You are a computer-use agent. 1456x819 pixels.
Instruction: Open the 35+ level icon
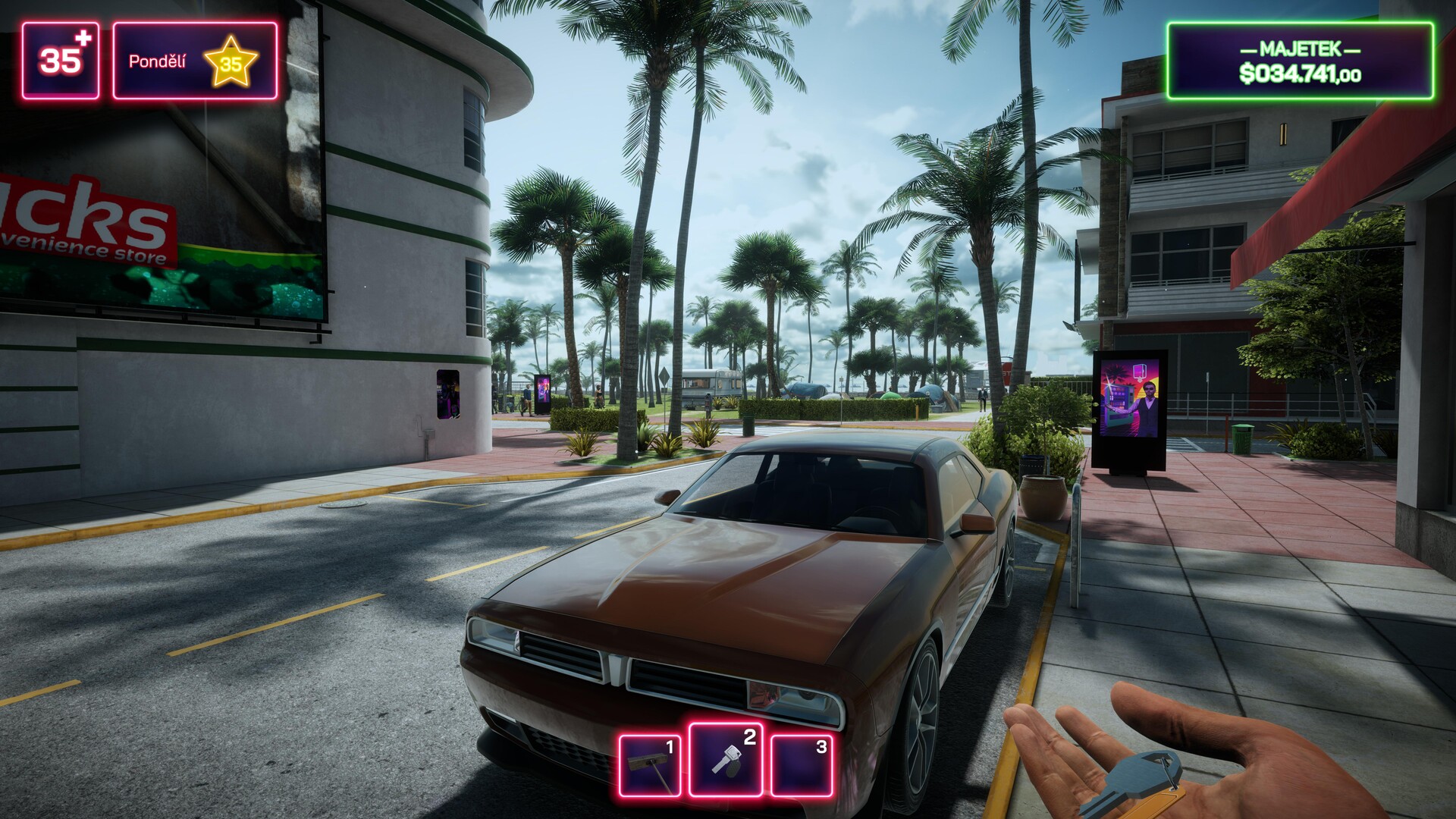point(61,61)
